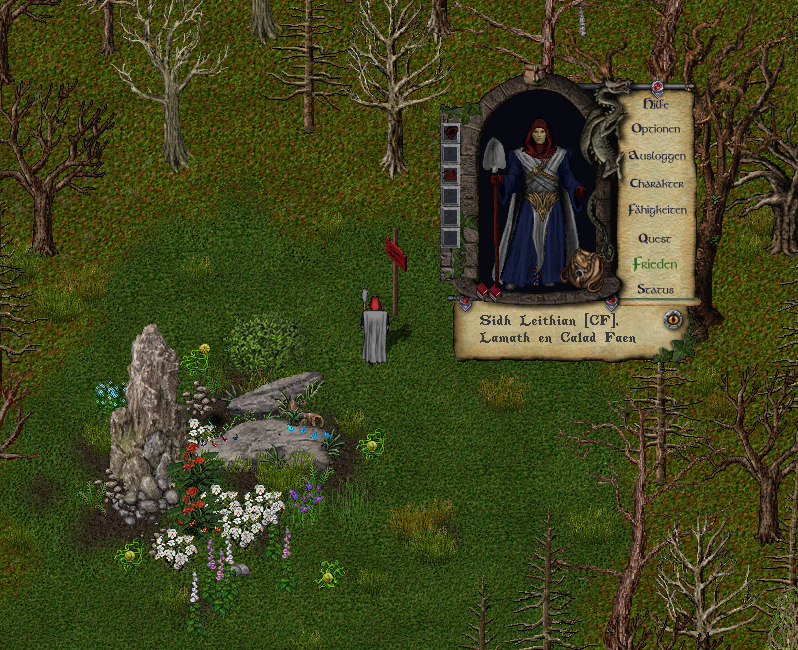This screenshot has width=798, height=650.
Task: Select the red hood equipment slot
Action: click(x=451, y=132)
